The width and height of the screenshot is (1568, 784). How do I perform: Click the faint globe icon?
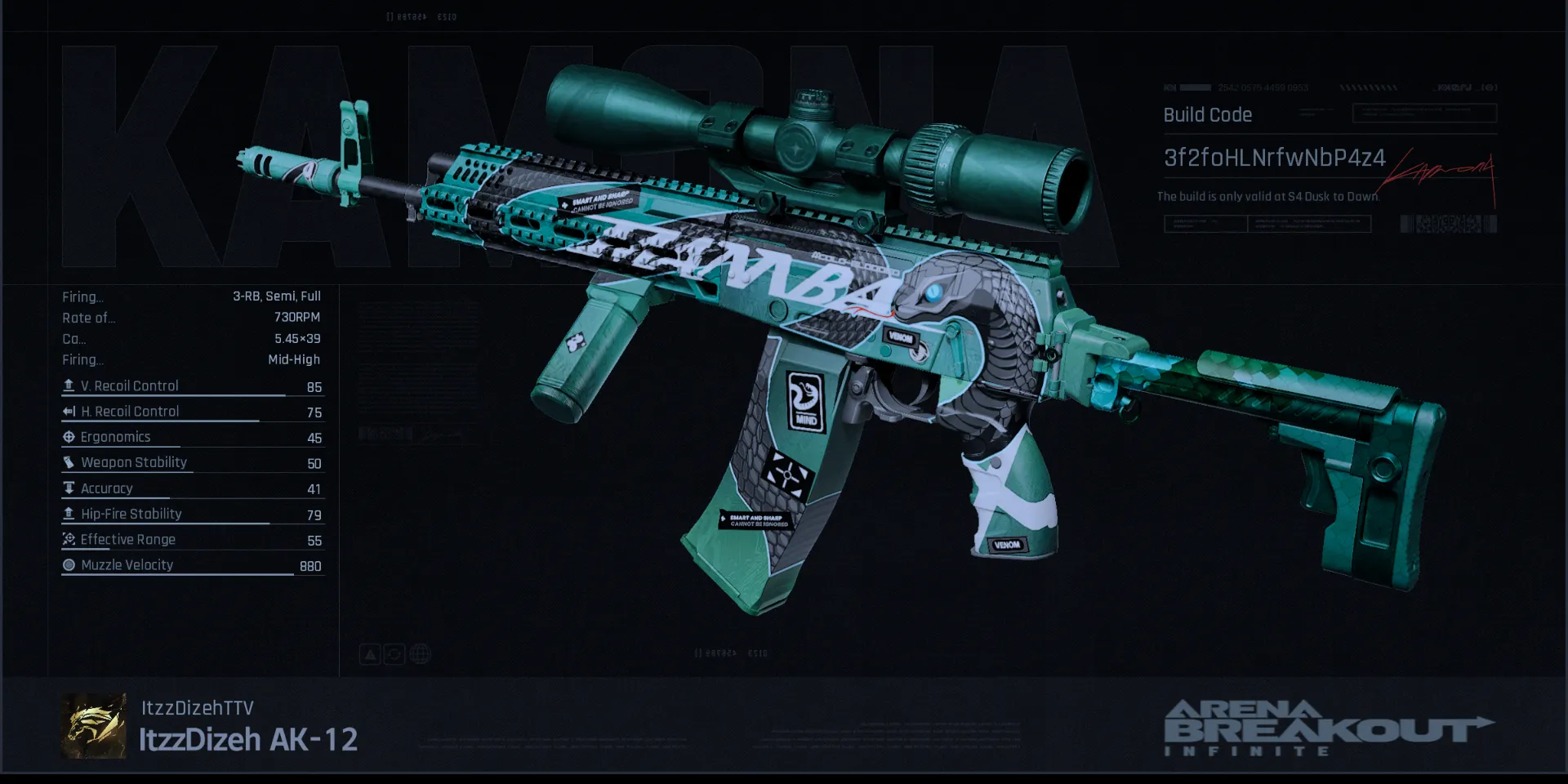pos(421,654)
